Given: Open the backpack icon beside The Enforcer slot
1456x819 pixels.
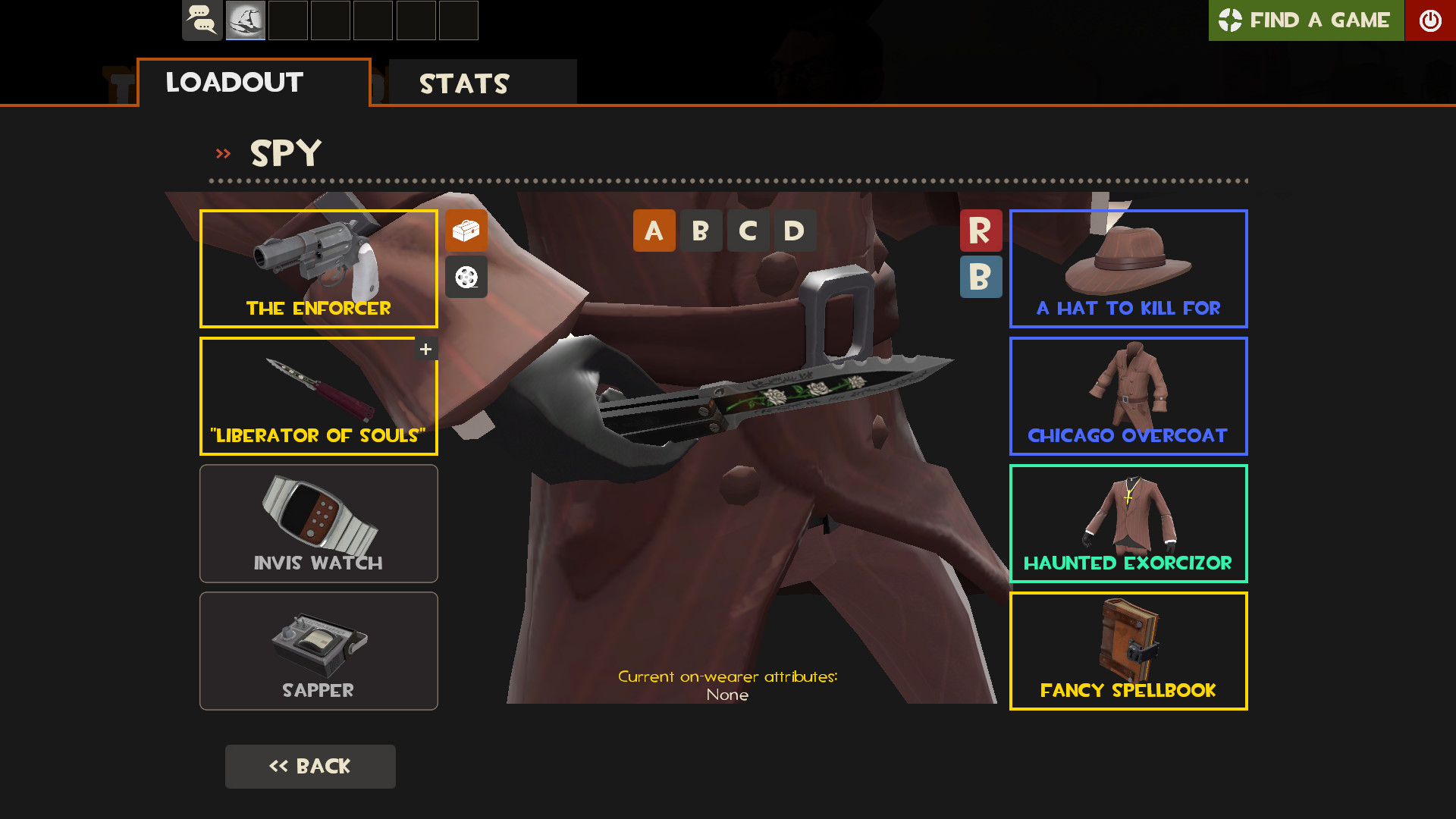Looking at the screenshot, I should 466,231.
